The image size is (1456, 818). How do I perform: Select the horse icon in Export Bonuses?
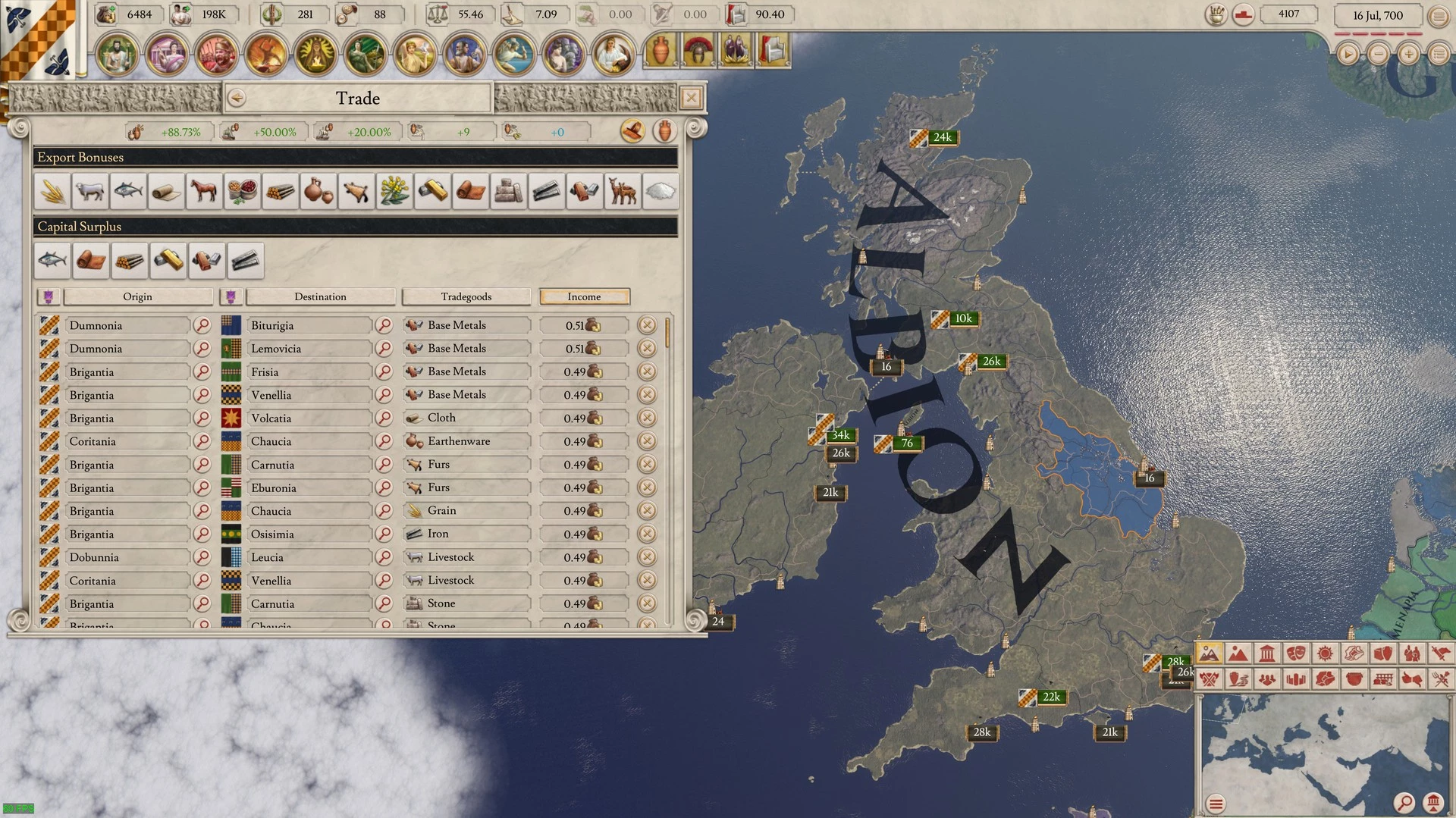(204, 191)
